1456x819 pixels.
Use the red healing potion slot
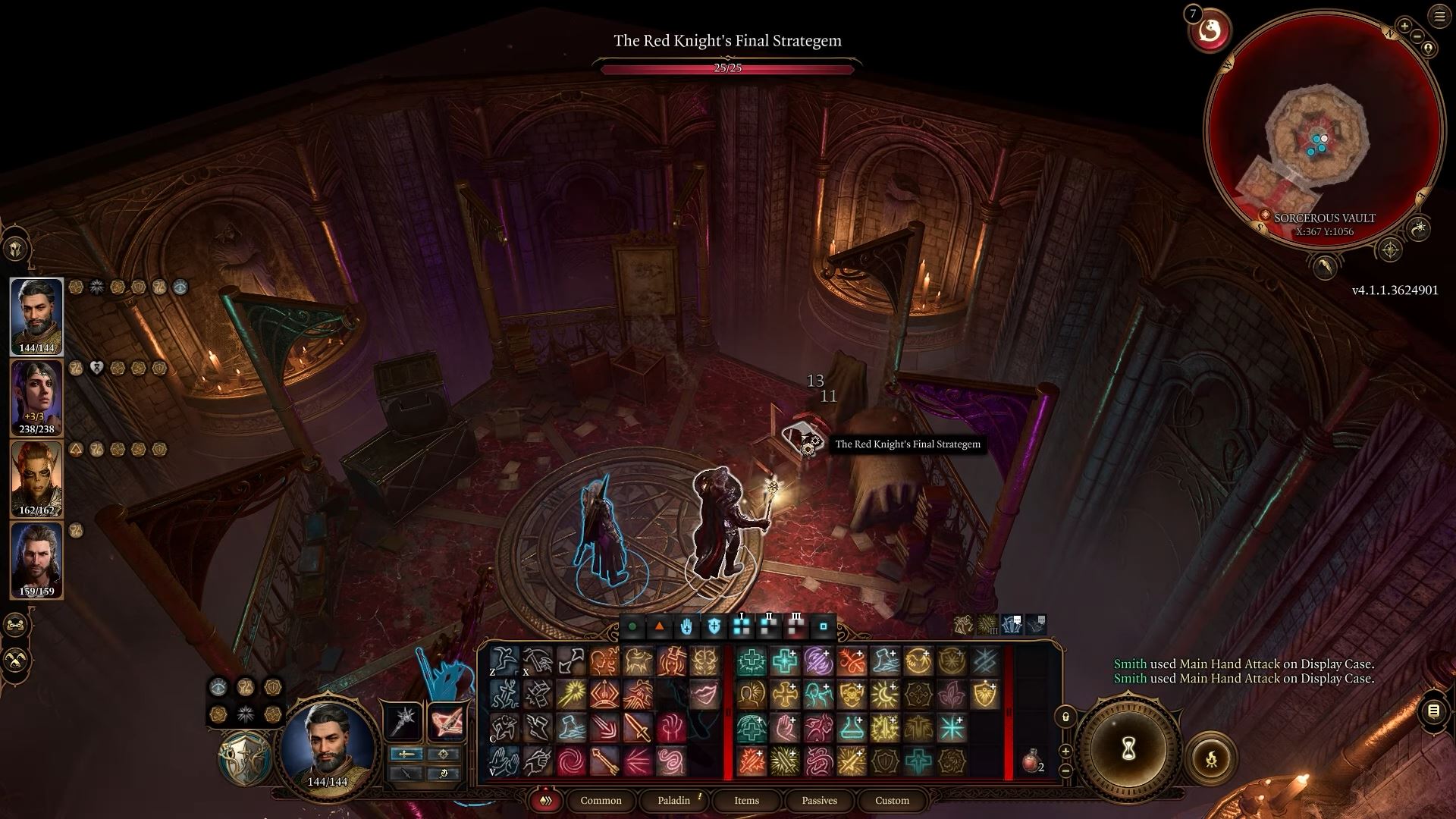(x=1031, y=761)
